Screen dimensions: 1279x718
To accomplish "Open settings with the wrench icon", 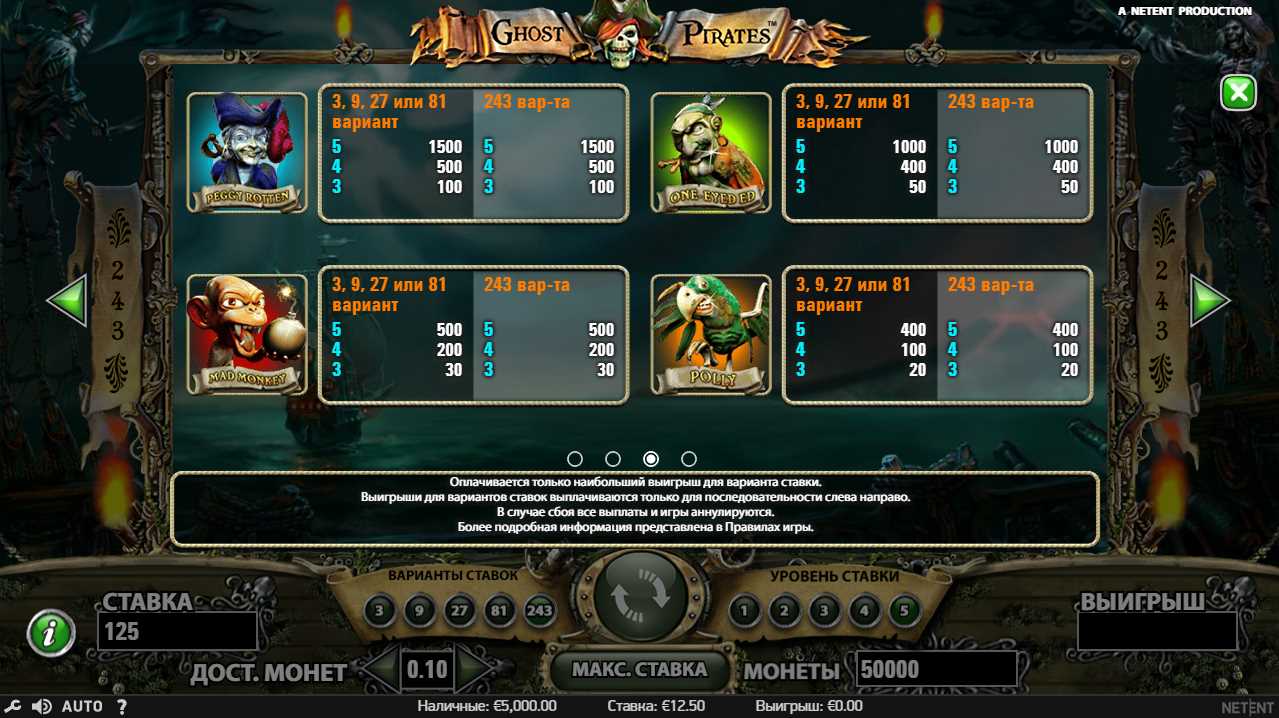I will click(x=14, y=706).
